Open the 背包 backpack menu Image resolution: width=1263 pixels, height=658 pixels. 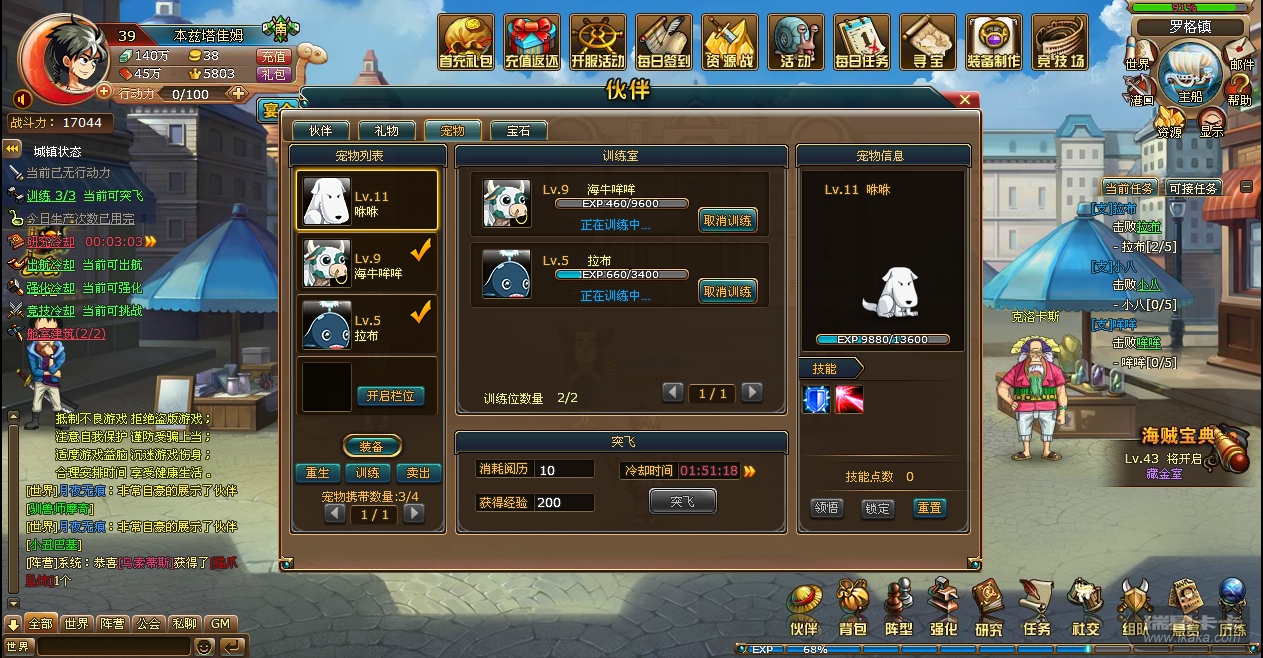tap(853, 608)
